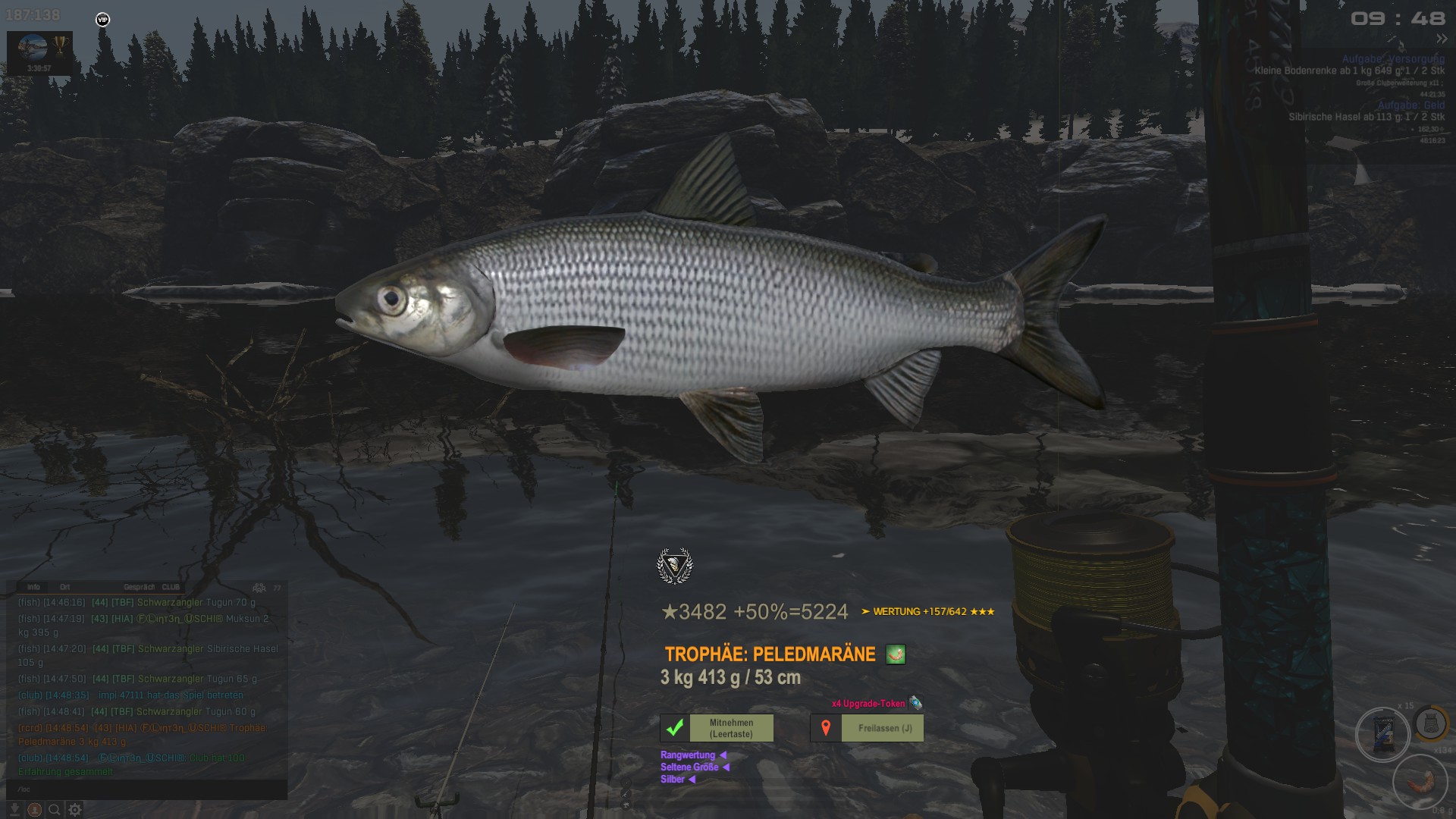Viewport: 1456px width, 819px height.
Task: Select the Gespräch chat tab
Action: (x=139, y=587)
